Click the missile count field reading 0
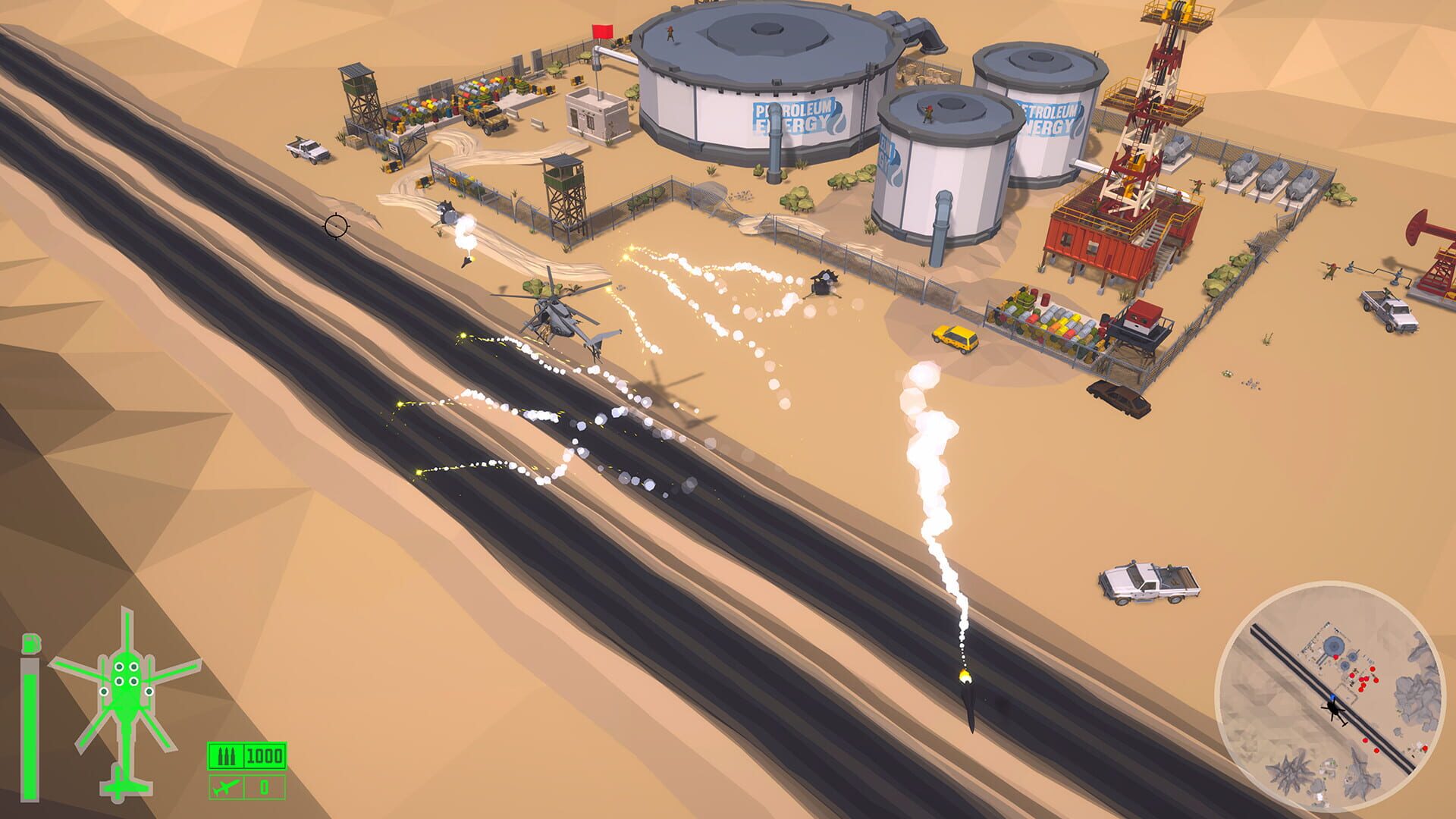1456x819 pixels. [263, 786]
